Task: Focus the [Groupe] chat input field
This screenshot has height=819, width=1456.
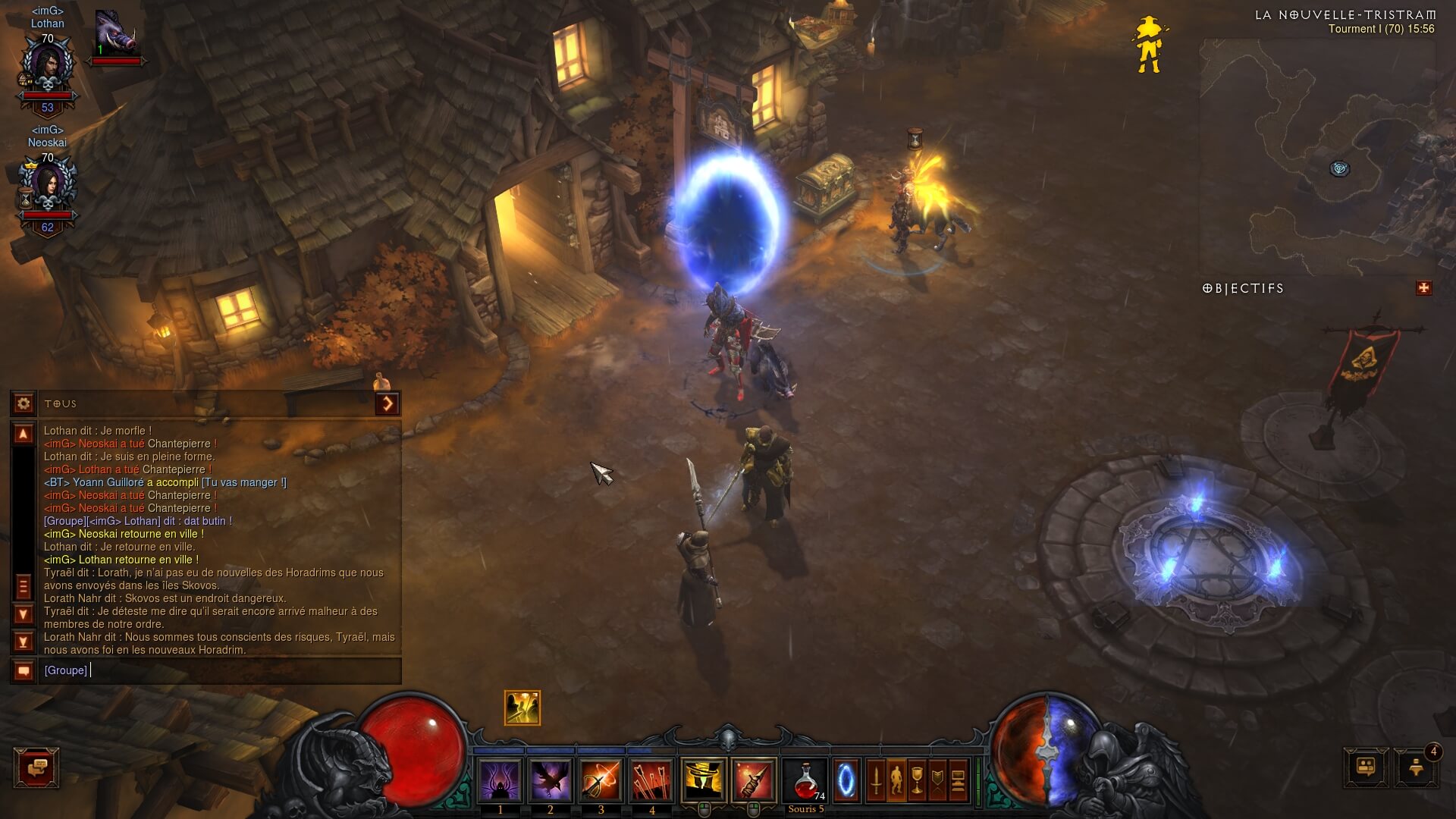Action: (x=220, y=670)
